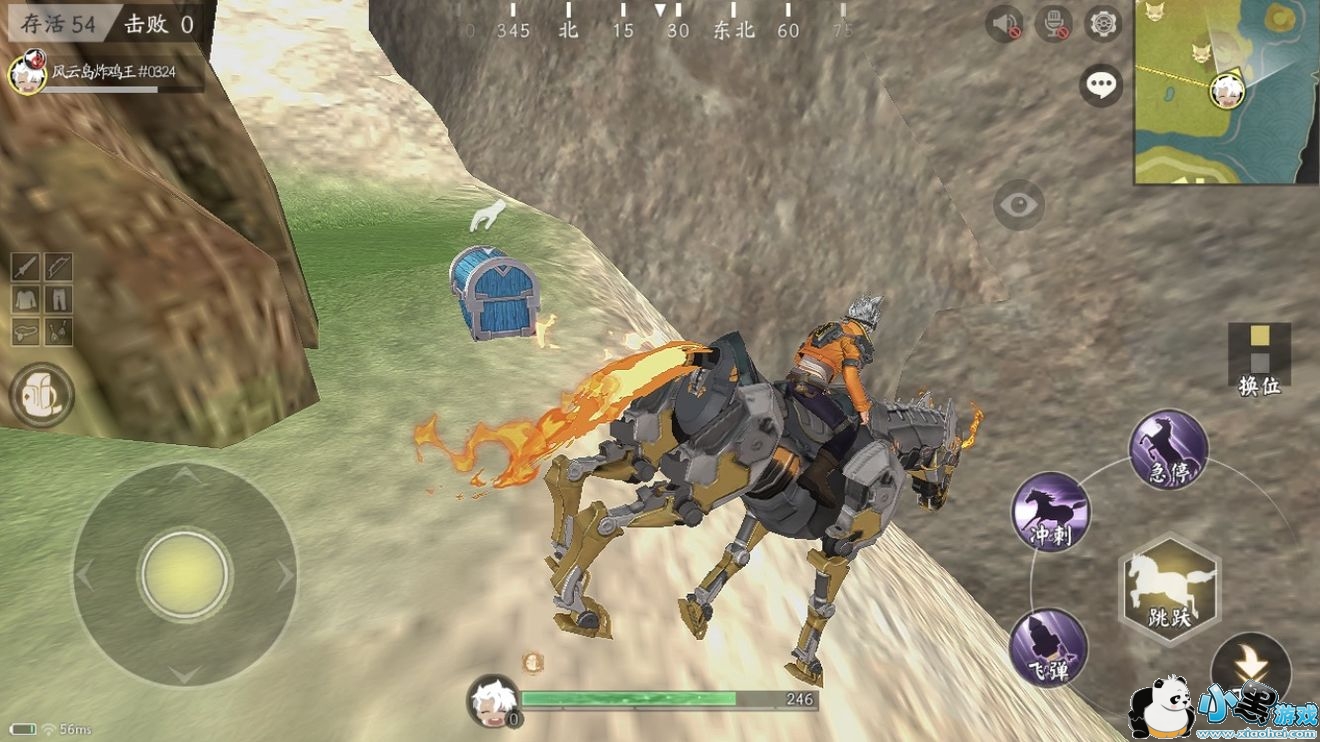
Task: Open the backpack inventory
Action: coord(42,397)
